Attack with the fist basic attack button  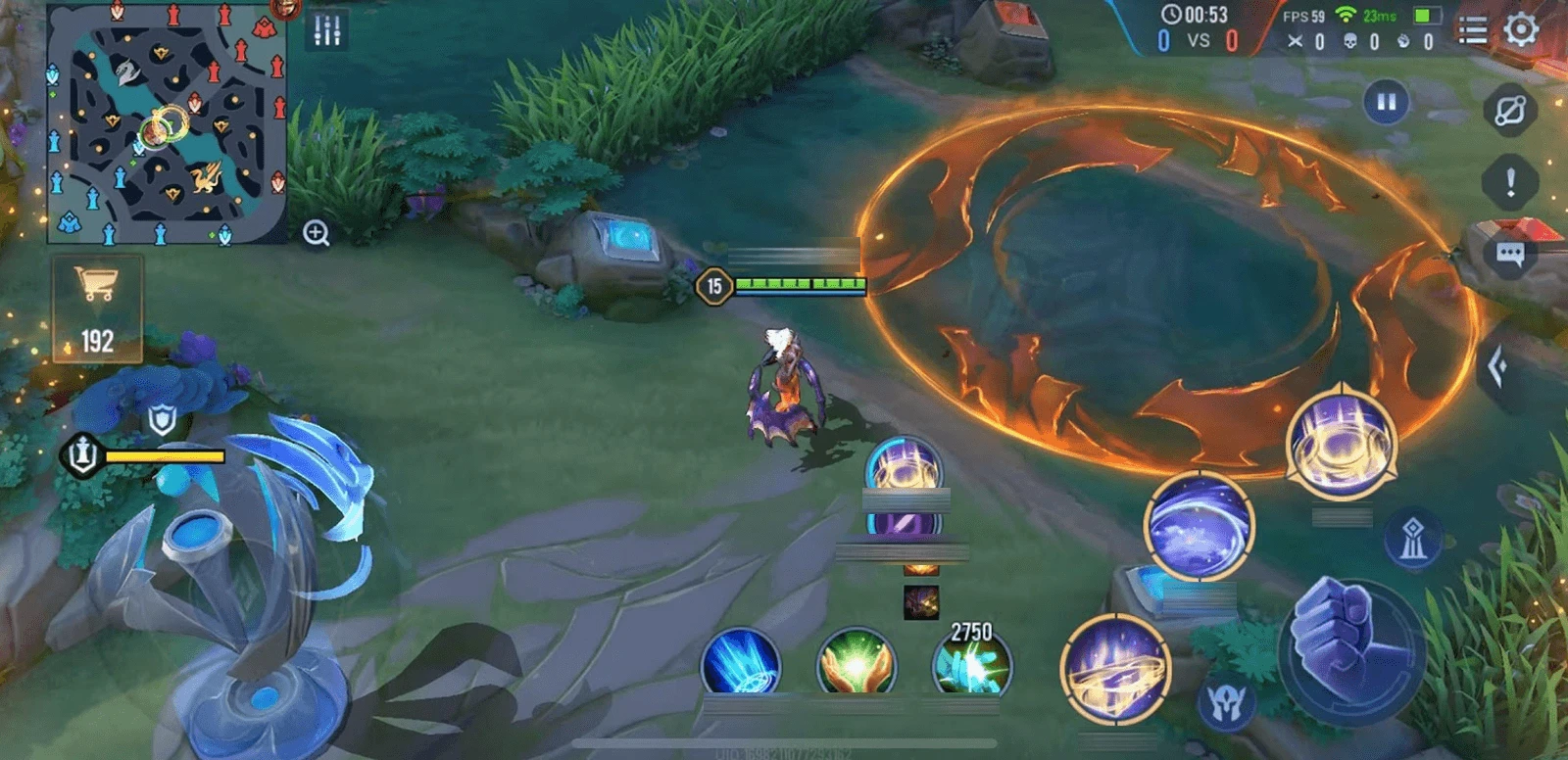(x=1350, y=650)
